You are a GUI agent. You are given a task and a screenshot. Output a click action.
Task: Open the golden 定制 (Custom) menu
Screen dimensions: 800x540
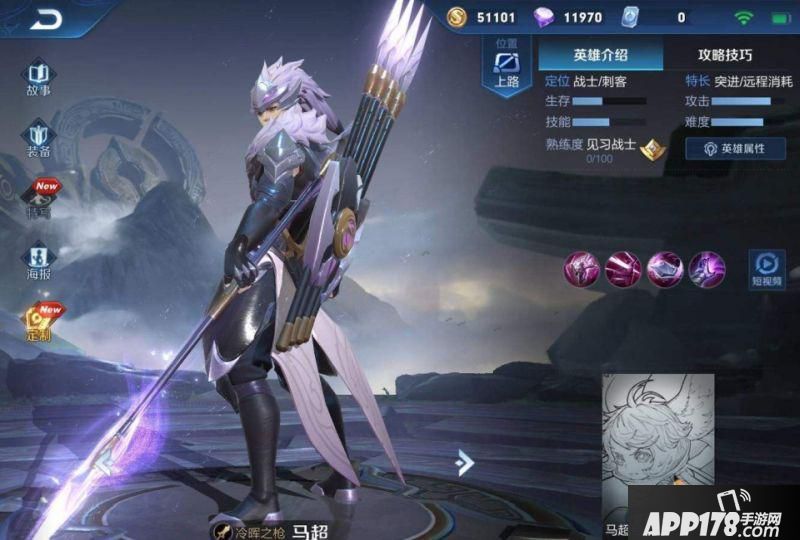pos(38,322)
